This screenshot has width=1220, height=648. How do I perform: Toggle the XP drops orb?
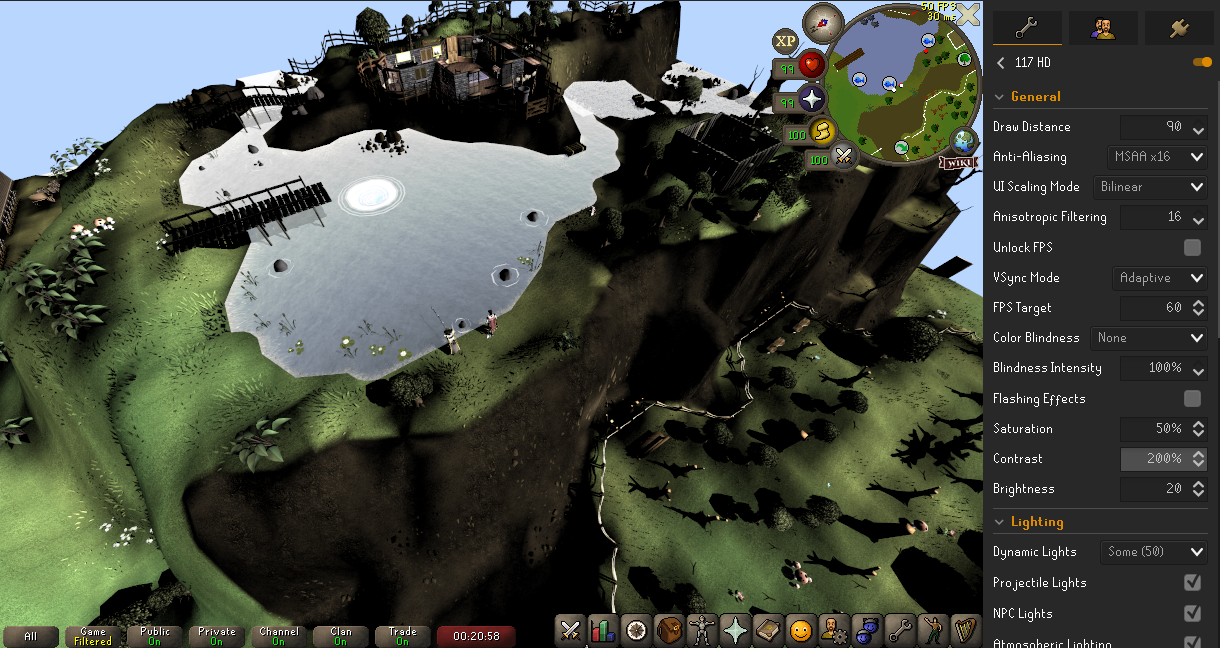(x=785, y=41)
